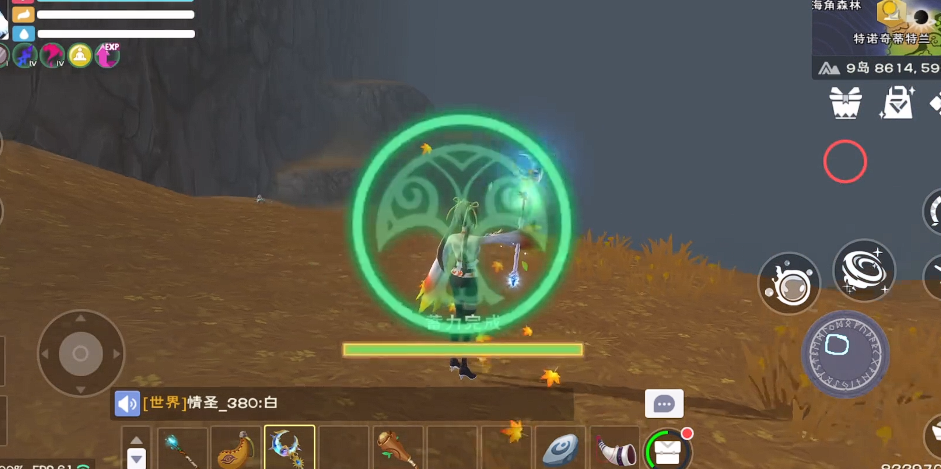Tap the red circle target button
The width and height of the screenshot is (941, 469).
pyautogui.click(x=845, y=161)
